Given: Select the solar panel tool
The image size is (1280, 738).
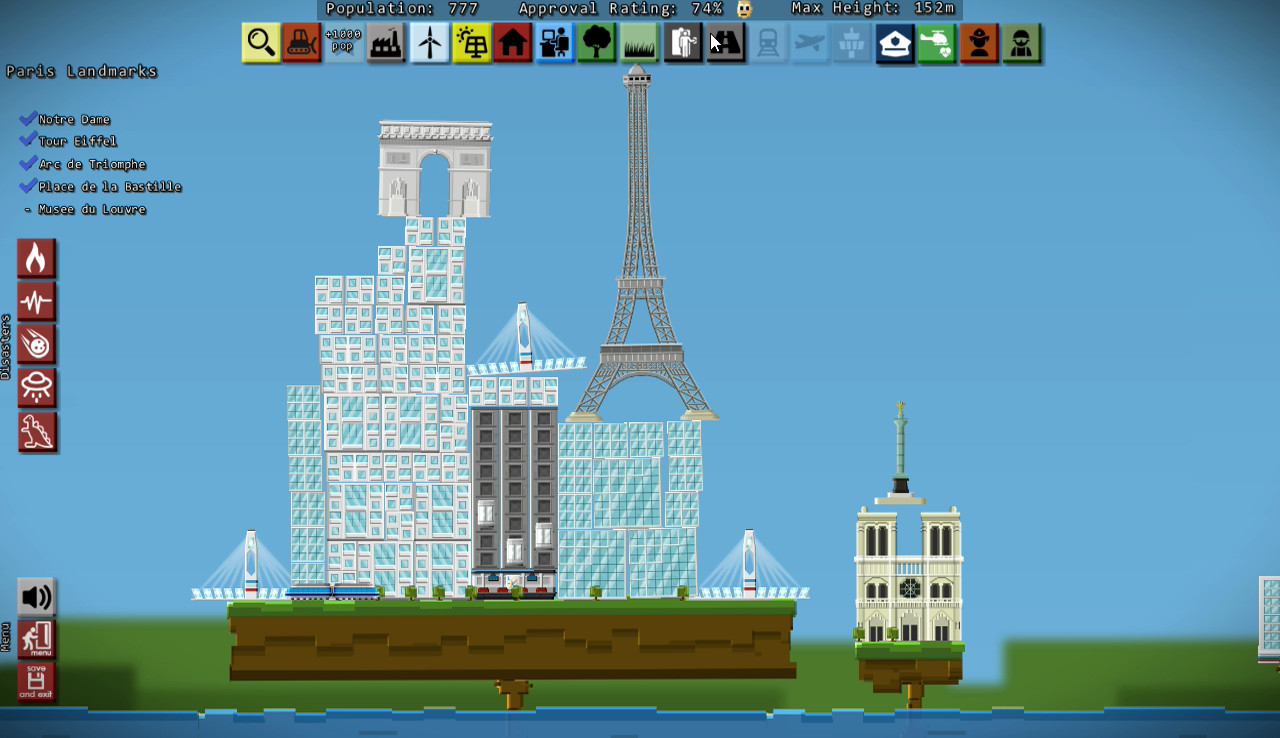Looking at the screenshot, I should (471, 42).
